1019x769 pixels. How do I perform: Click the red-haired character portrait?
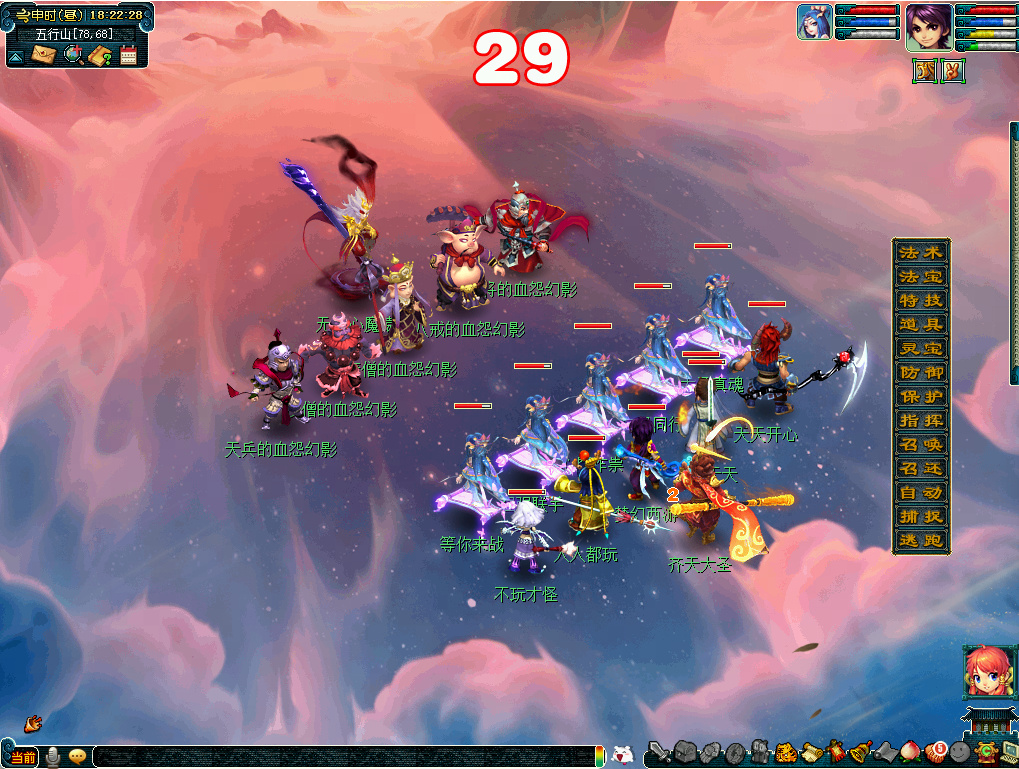click(984, 671)
